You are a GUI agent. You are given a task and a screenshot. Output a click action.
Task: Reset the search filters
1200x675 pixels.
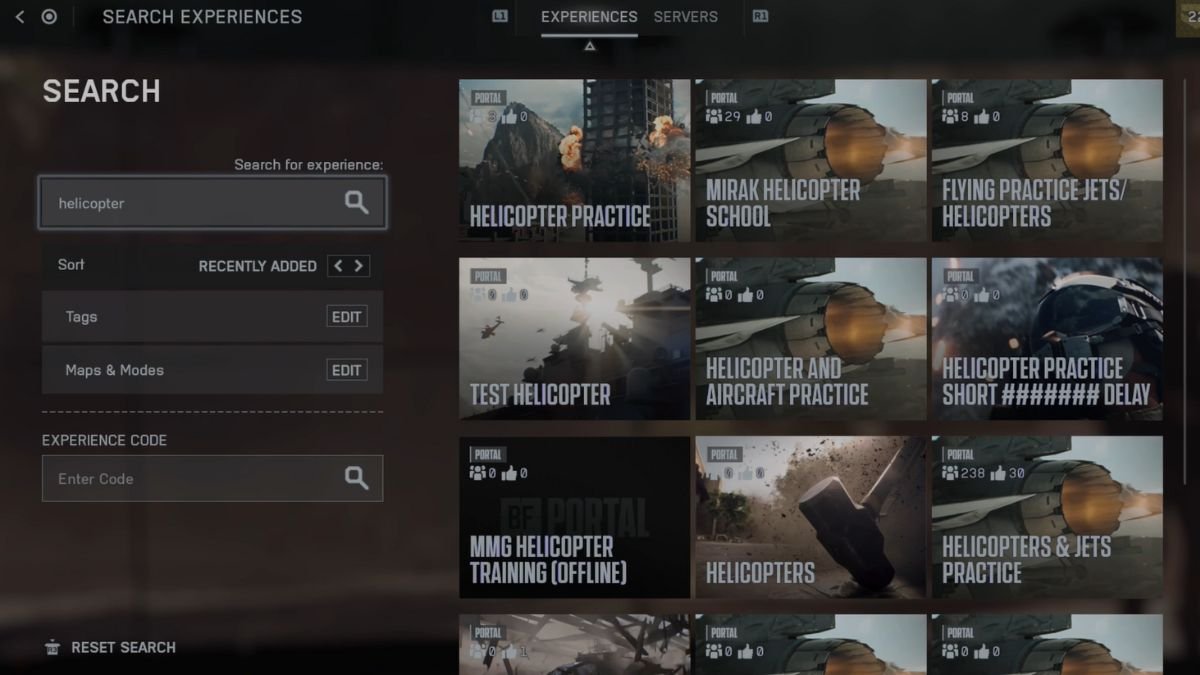[x=110, y=647]
